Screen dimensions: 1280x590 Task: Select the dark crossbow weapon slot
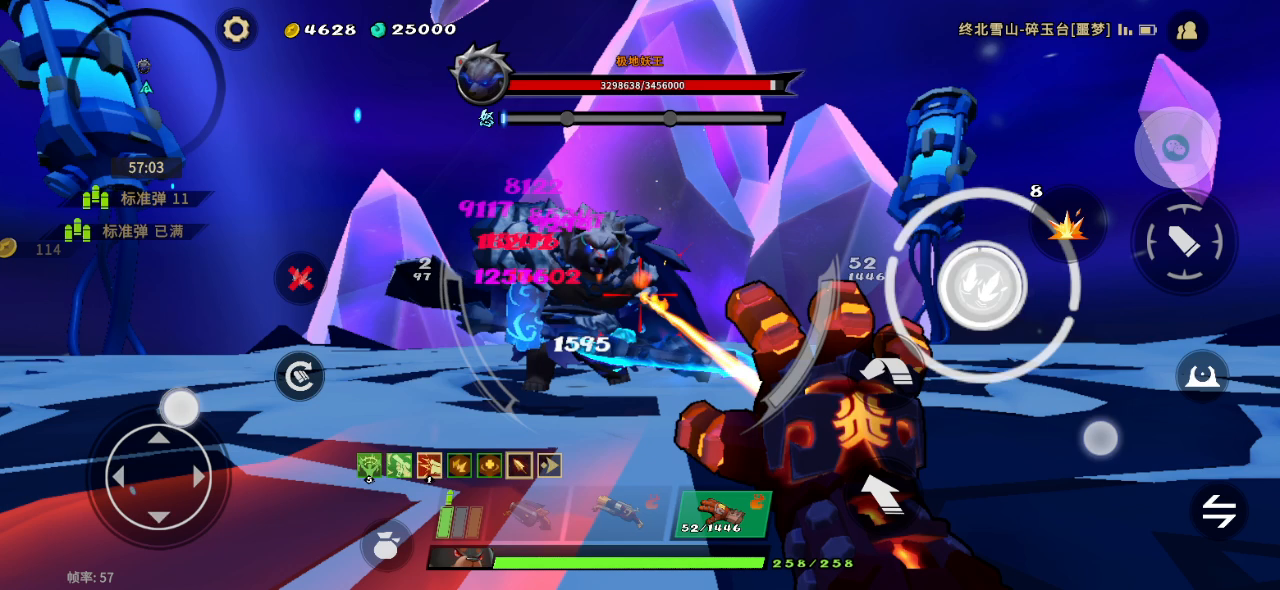tap(527, 514)
